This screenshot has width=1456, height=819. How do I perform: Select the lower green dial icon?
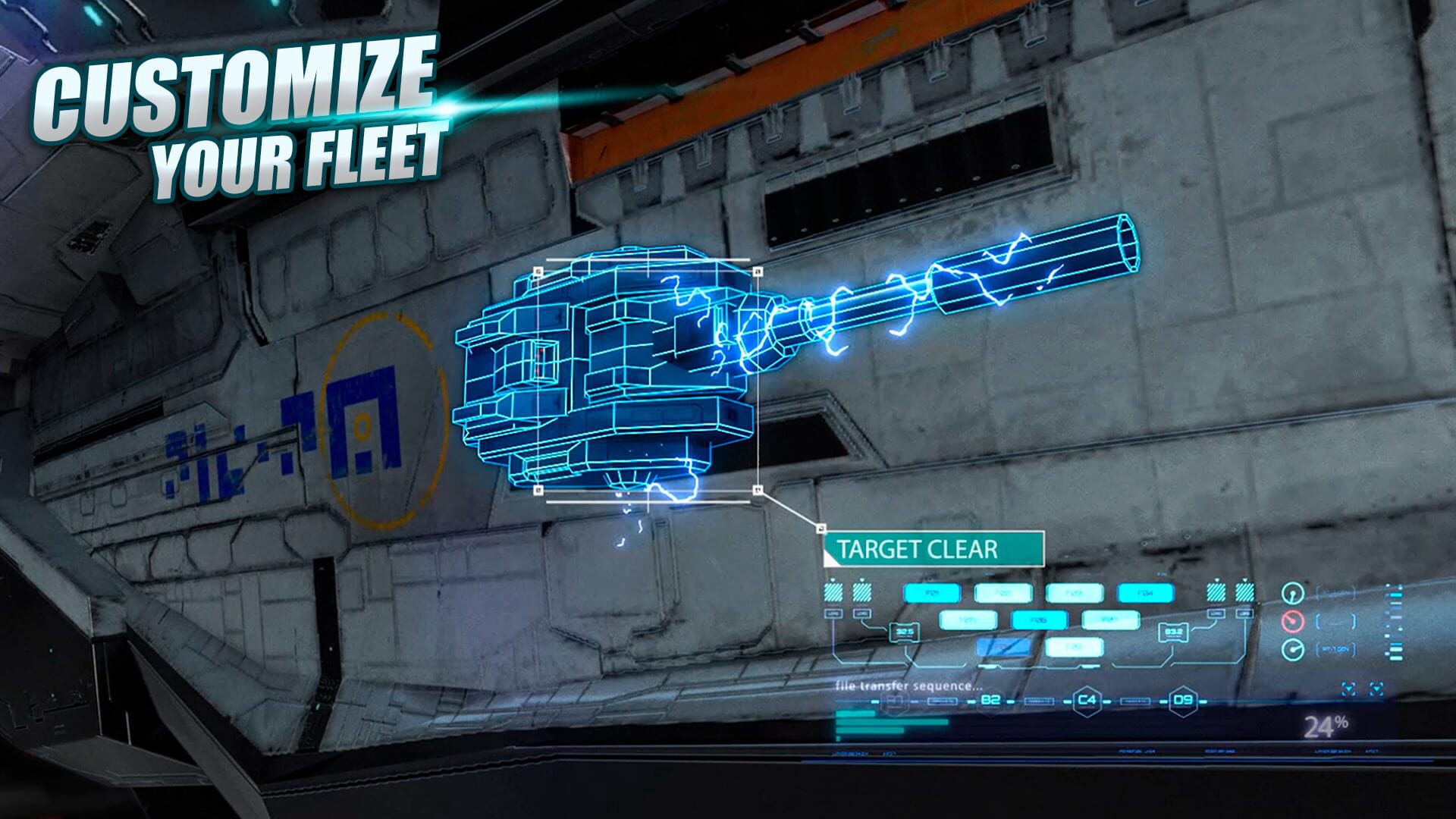coord(1291,648)
